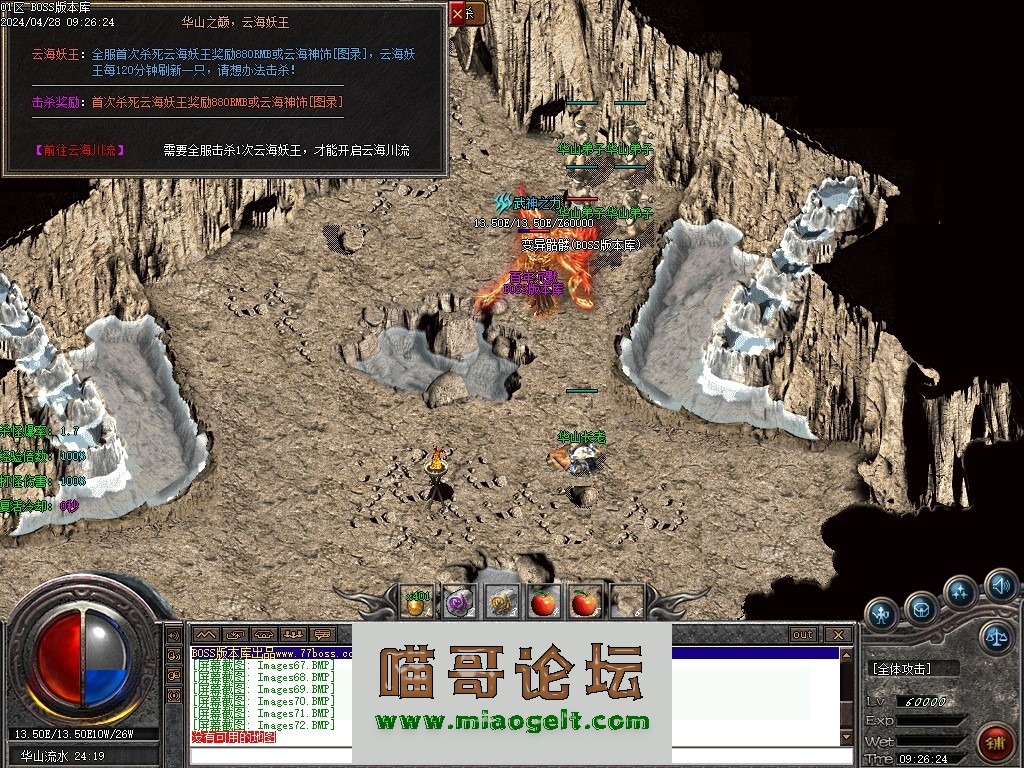Open the round red 铺 shop button
The height and width of the screenshot is (768, 1024).
[995, 743]
